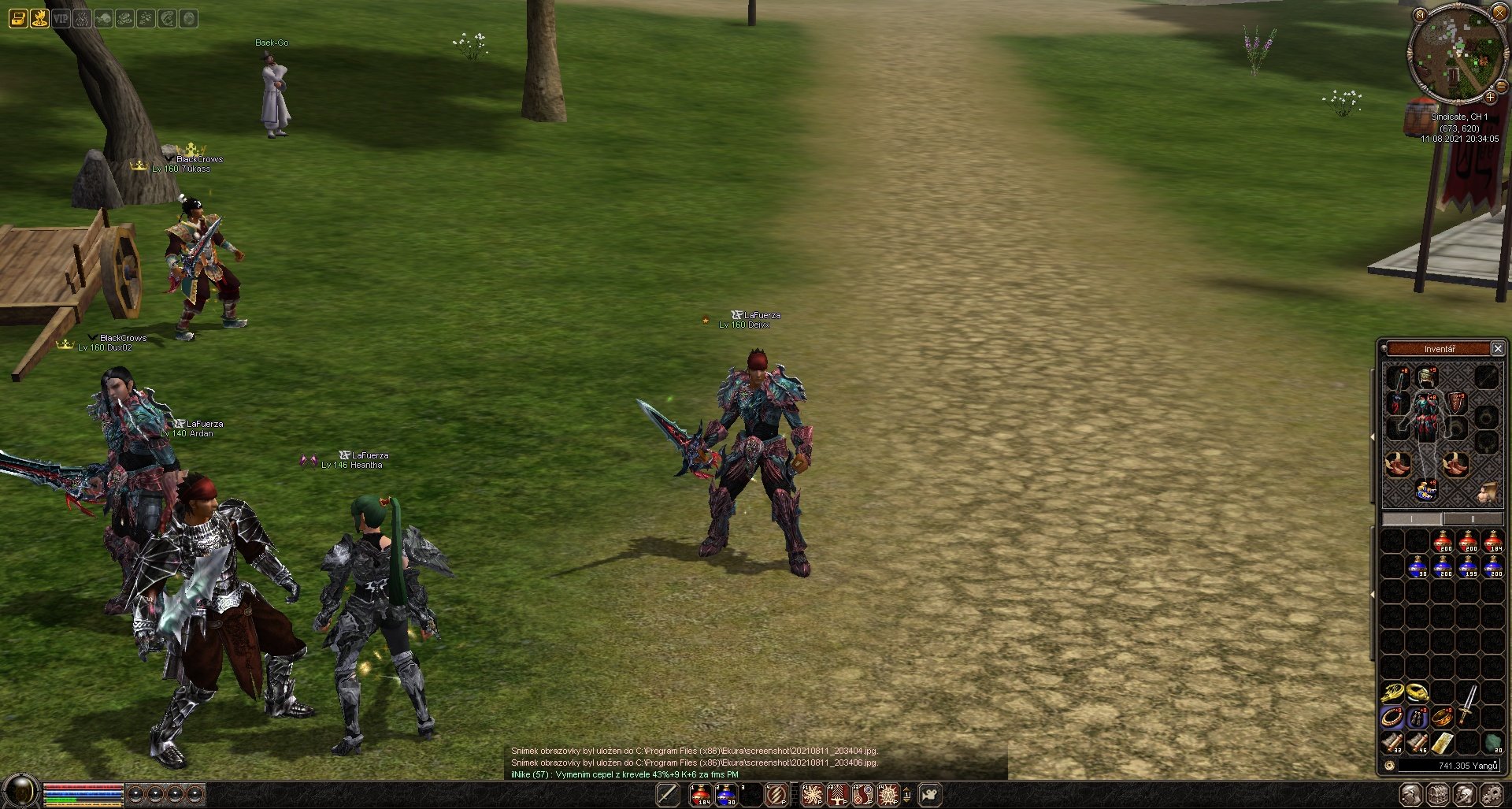Click the golden treasure chest icon

(x=18, y=17)
